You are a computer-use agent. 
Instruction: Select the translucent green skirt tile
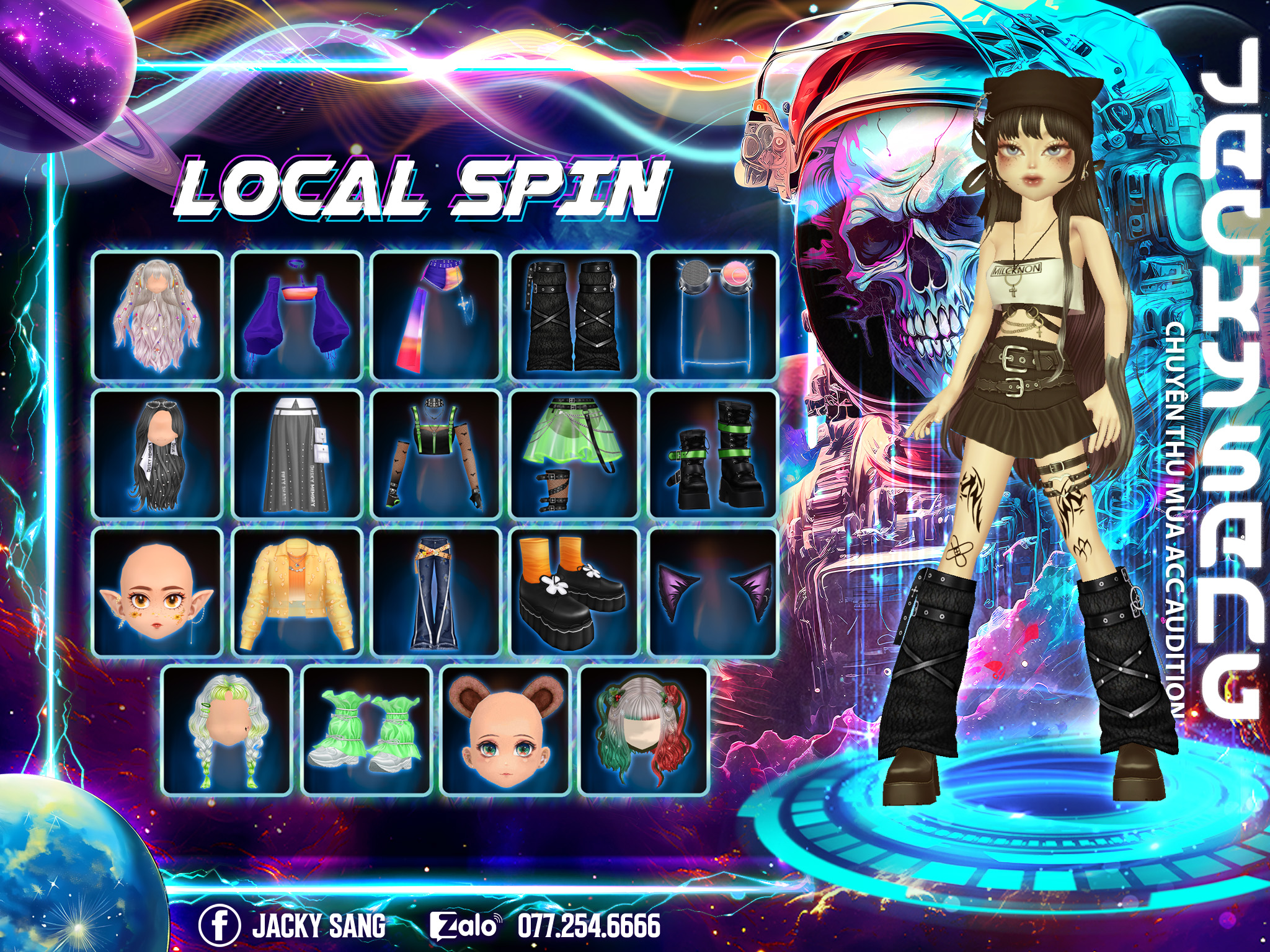tap(575, 454)
